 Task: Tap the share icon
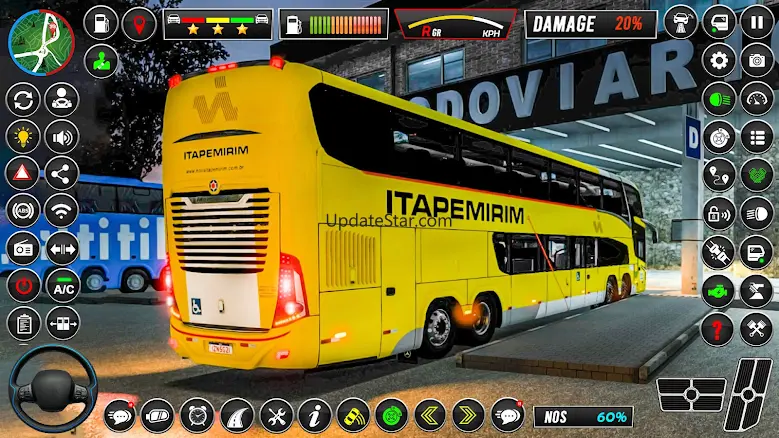pos(63,172)
